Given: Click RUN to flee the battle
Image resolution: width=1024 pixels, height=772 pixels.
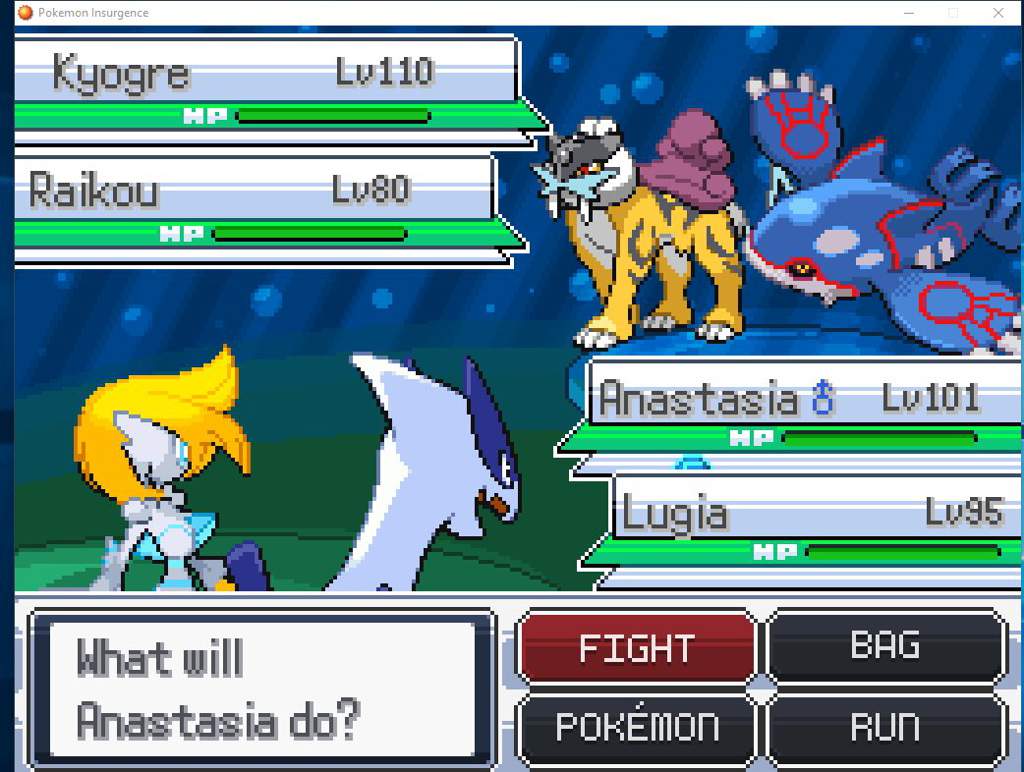Looking at the screenshot, I should [x=886, y=727].
